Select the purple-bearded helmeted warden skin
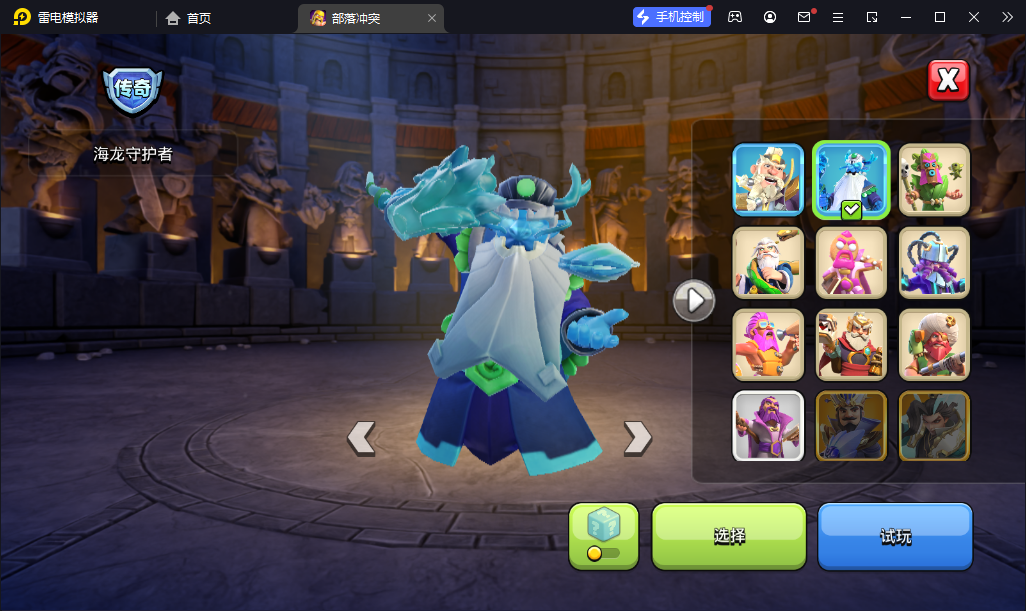 [934, 262]
